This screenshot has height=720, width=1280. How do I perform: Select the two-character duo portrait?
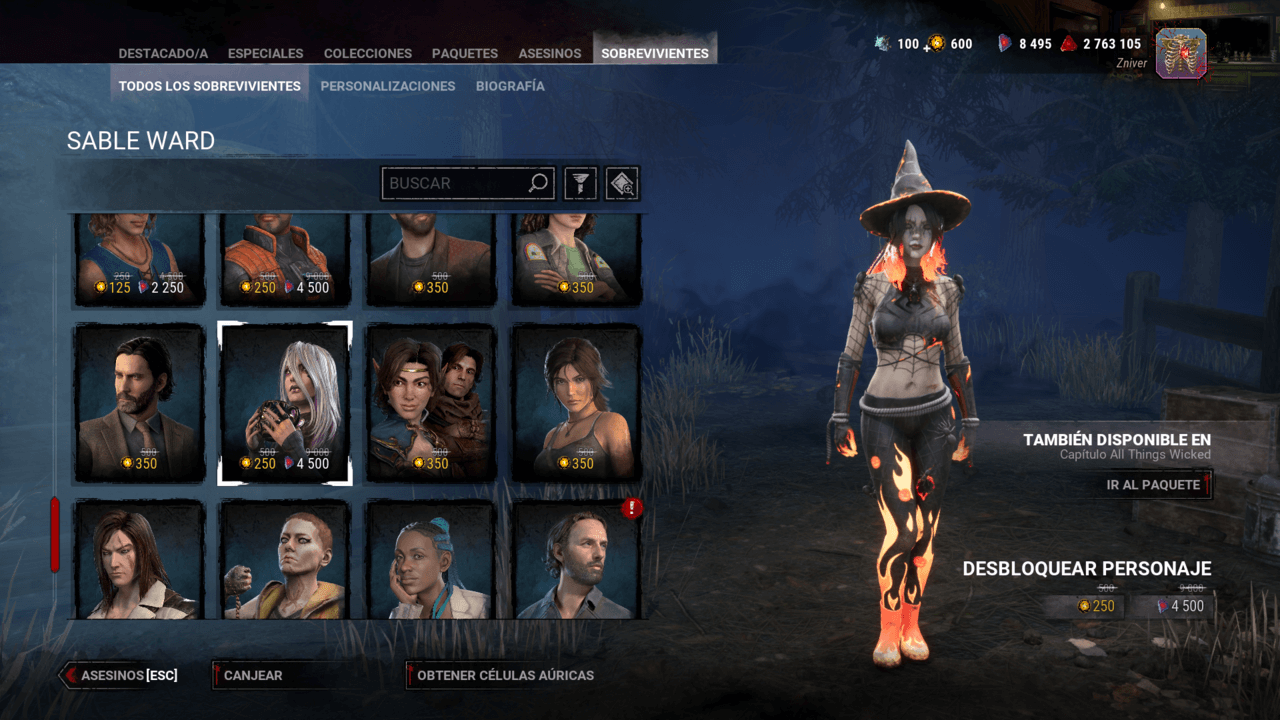click(x=431, y=402)
